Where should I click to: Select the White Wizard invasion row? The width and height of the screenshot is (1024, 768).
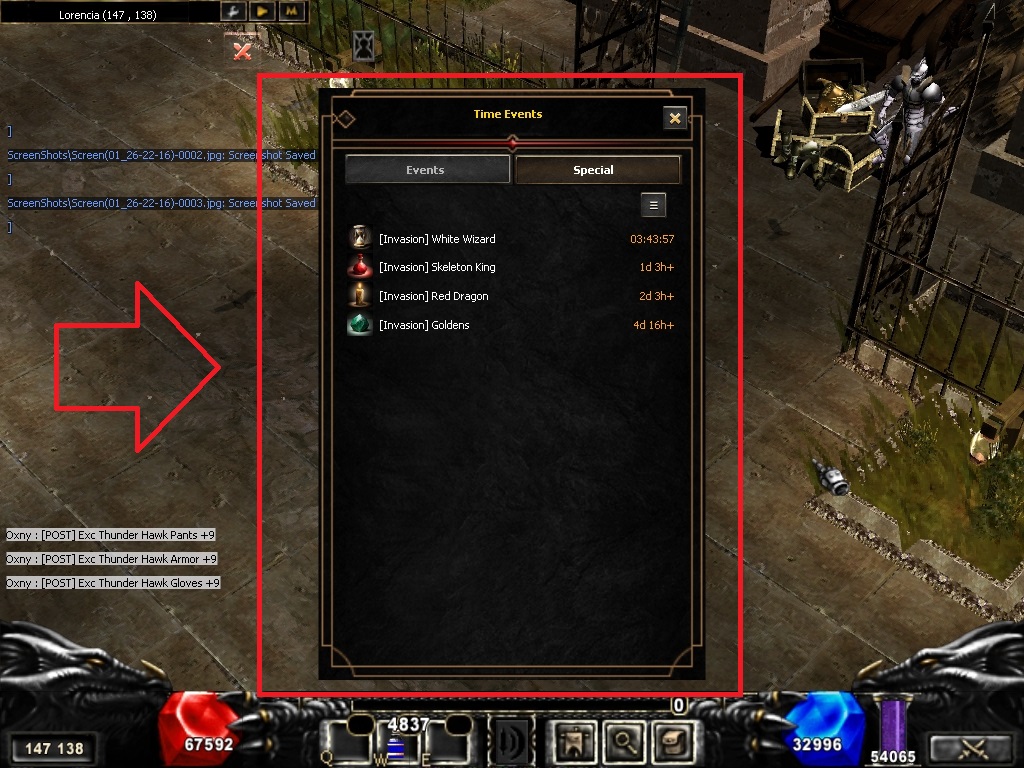(510, 239)
